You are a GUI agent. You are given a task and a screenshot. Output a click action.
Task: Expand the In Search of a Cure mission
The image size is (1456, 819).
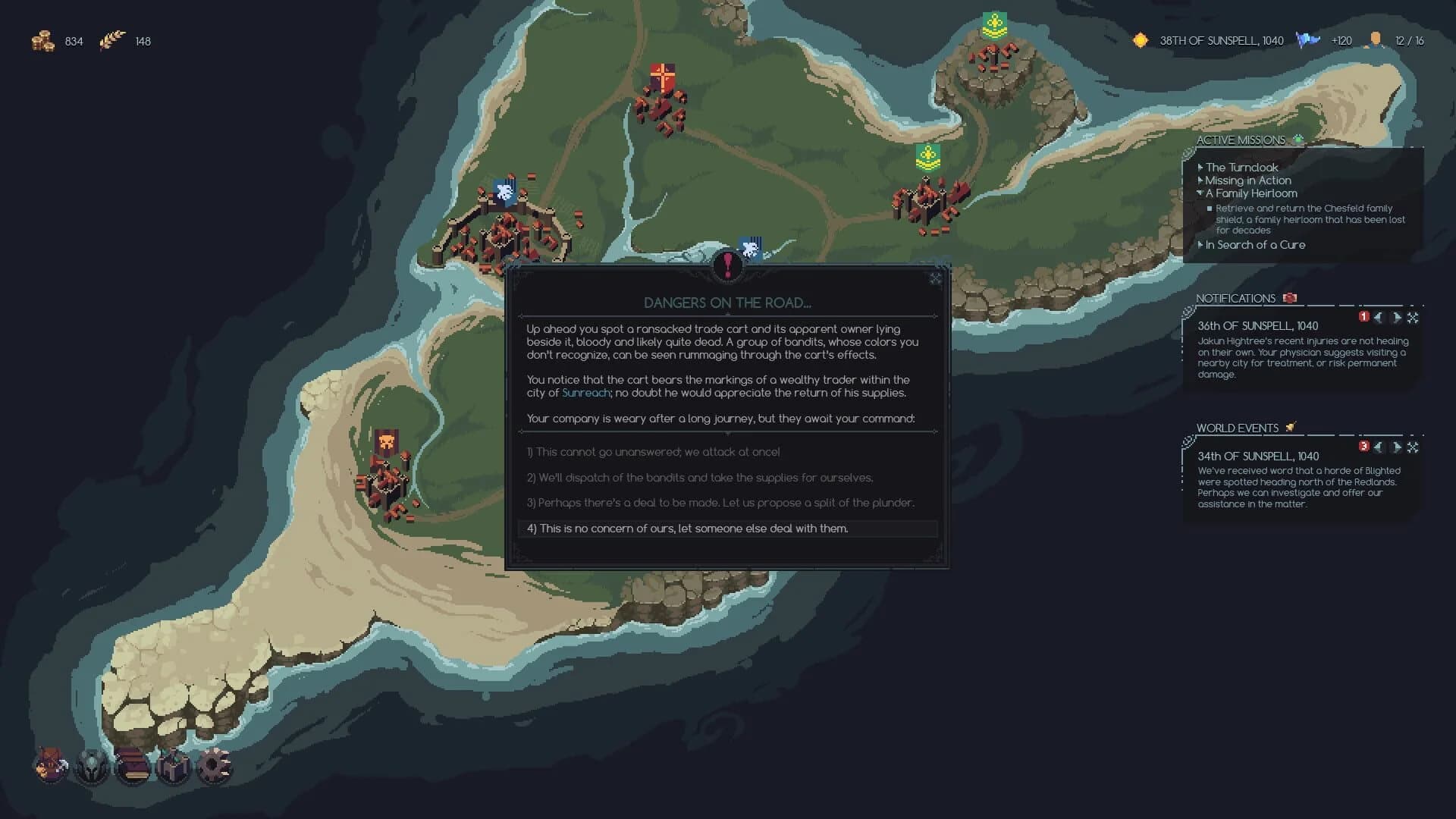pos(1202,245)
